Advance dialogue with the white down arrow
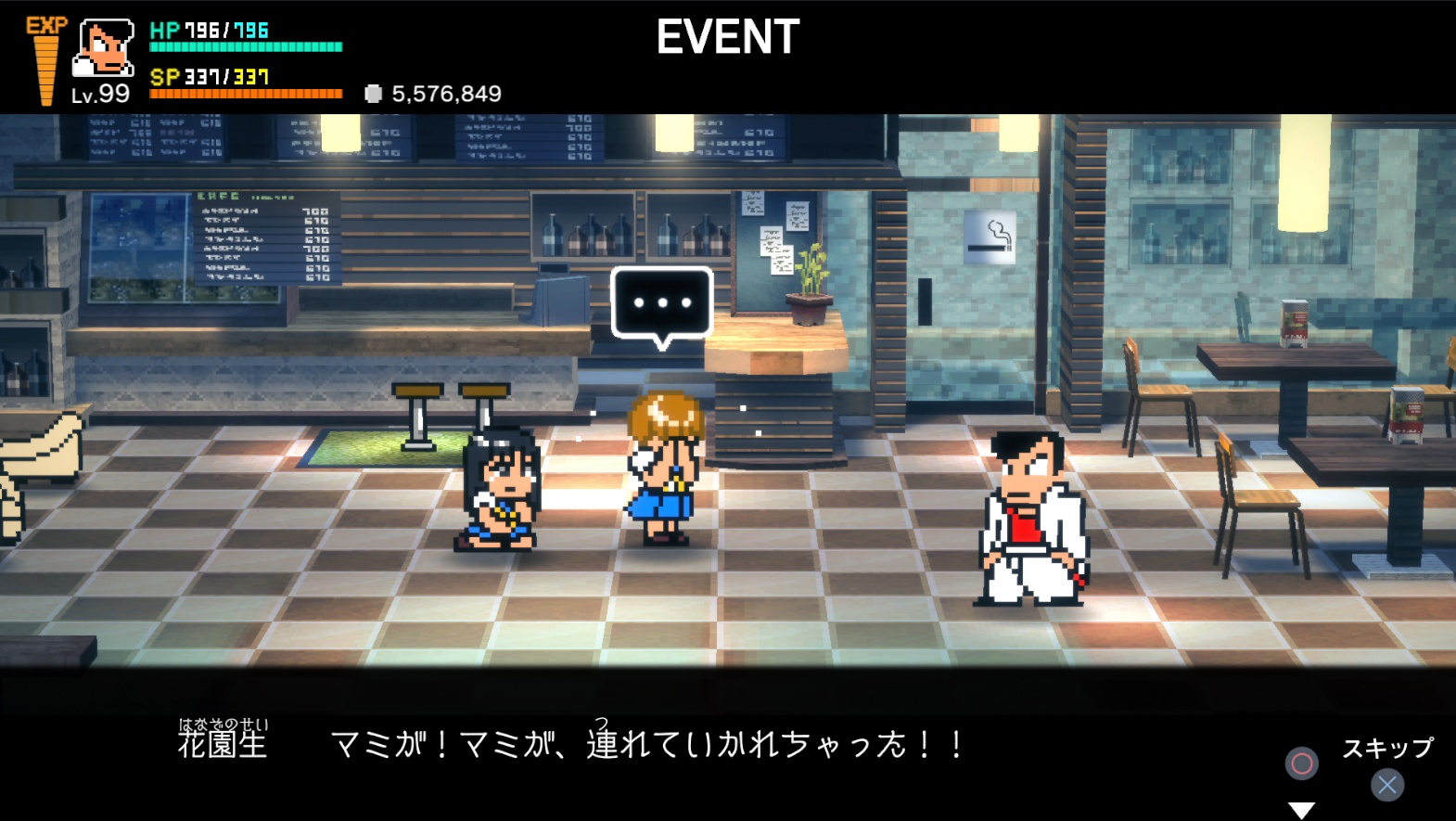Screen dimensions: 1456x821 pyautogui.click(x=1301, y=810)
